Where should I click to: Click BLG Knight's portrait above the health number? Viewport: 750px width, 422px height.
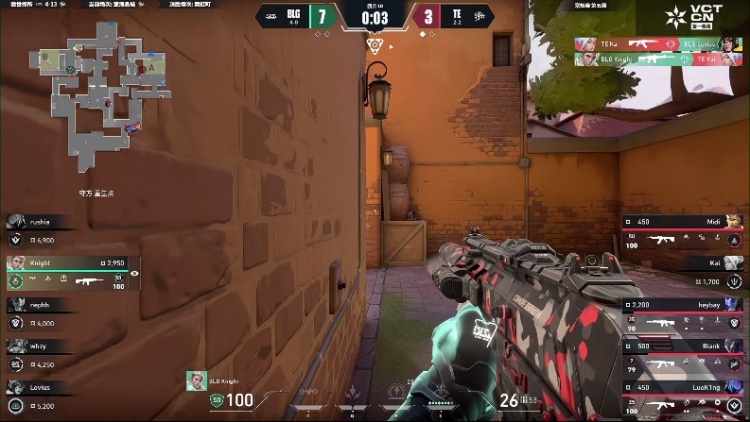(x=196, y=381)
